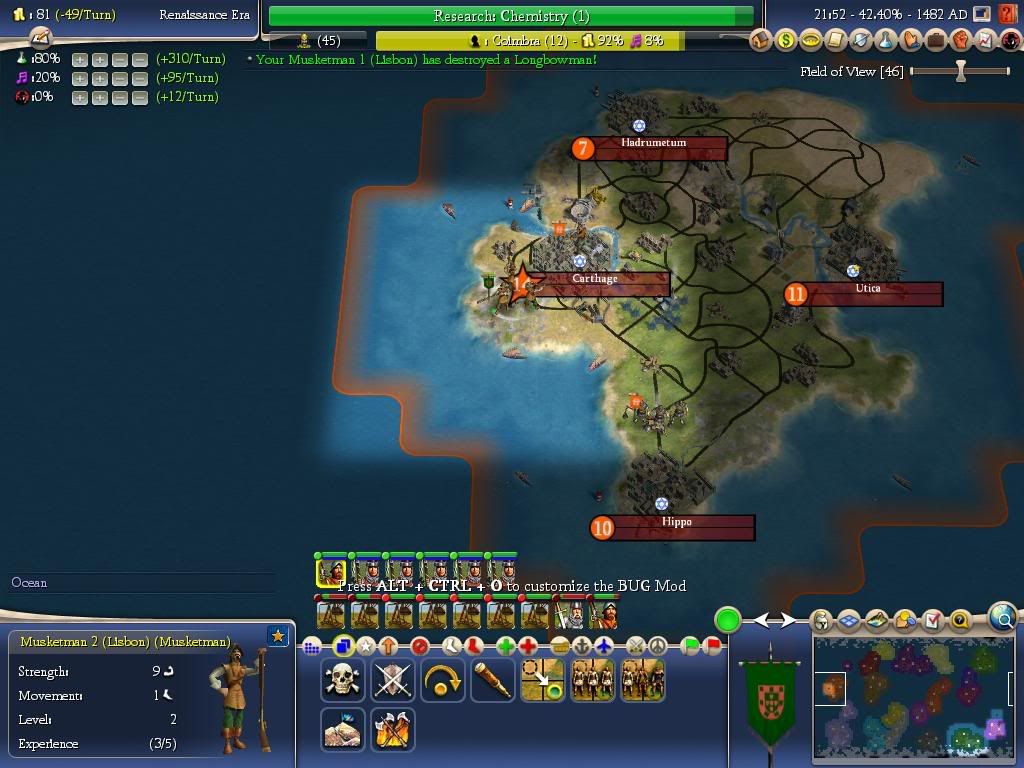This screenshot has width=1024, height=768.
Task: Open the Technology Advisor flask icon
Action: 885,40
